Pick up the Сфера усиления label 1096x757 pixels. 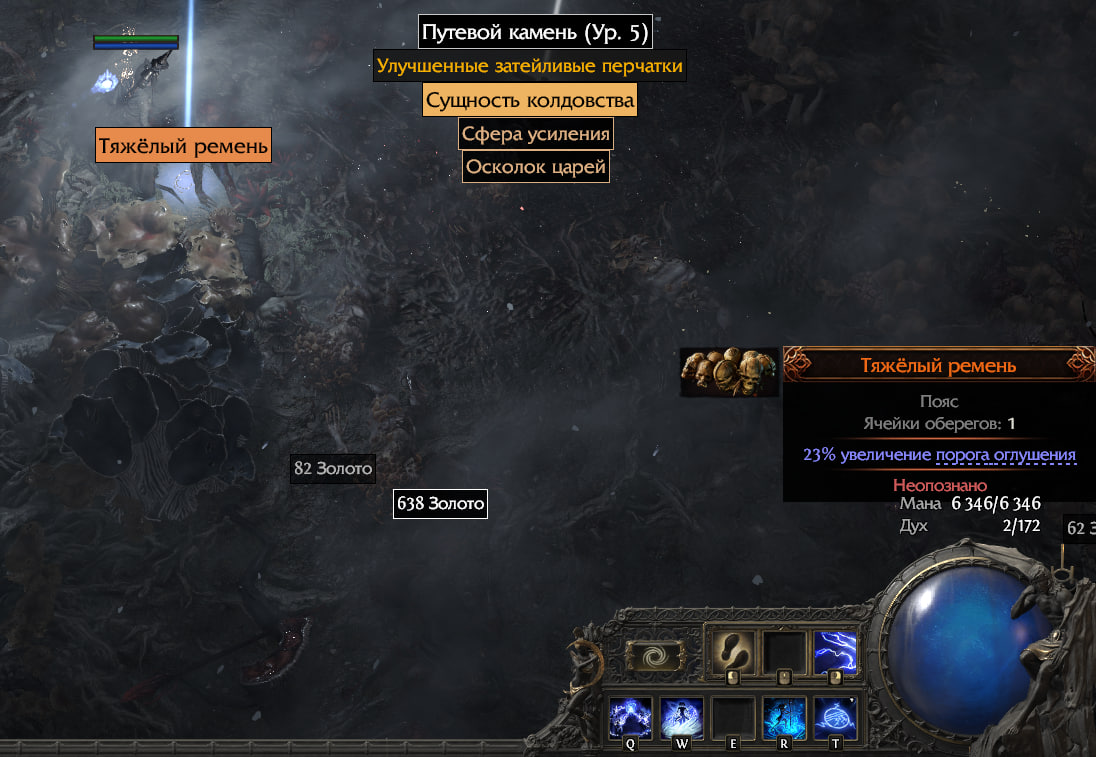535,133
